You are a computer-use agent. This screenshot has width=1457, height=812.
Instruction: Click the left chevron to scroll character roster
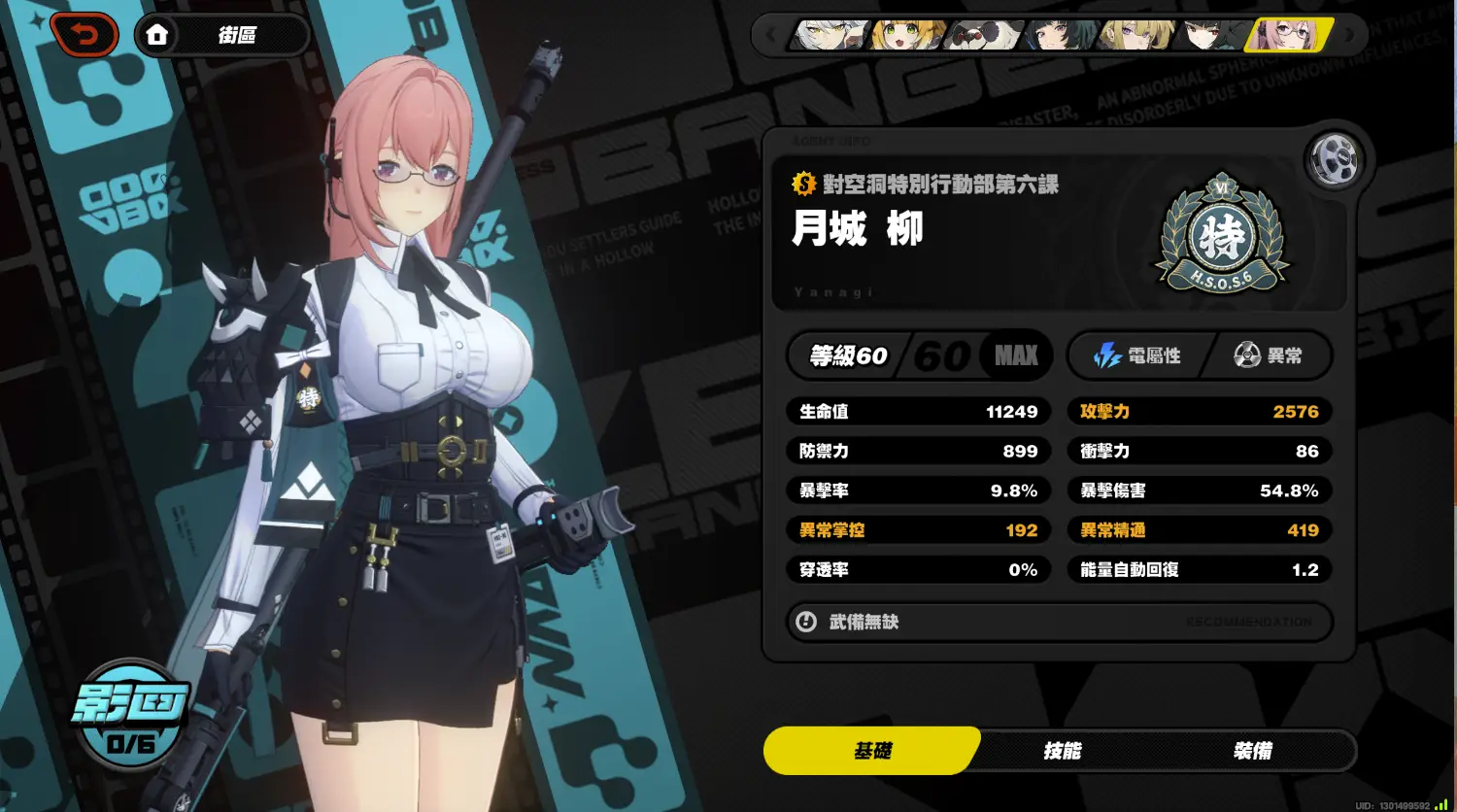point(772,35)
